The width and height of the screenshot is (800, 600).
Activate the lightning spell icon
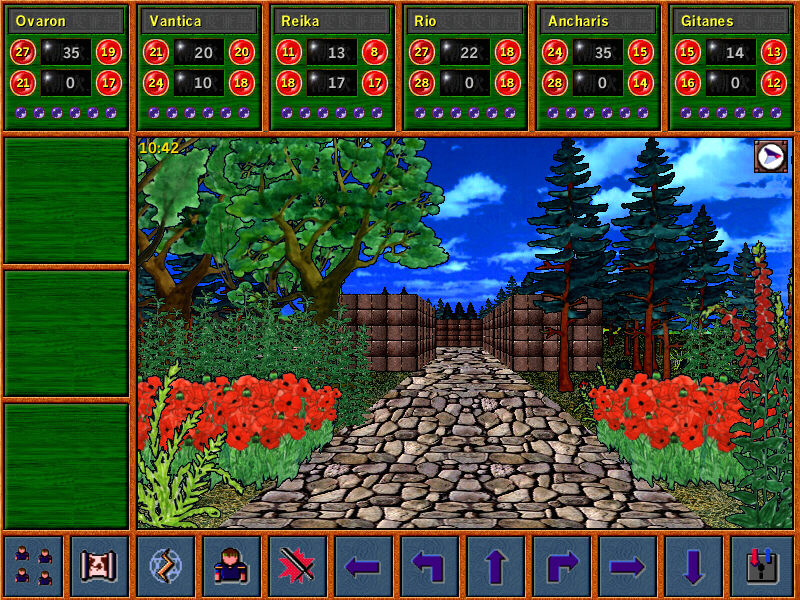click(166, 566)
